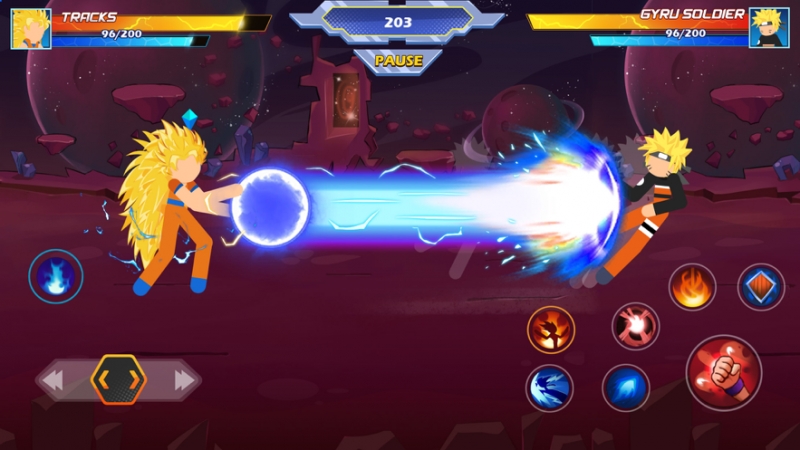Activate the fiery silhouette transformation skill
This screenshot has width=800, height=450.
[x=551, y=329]
